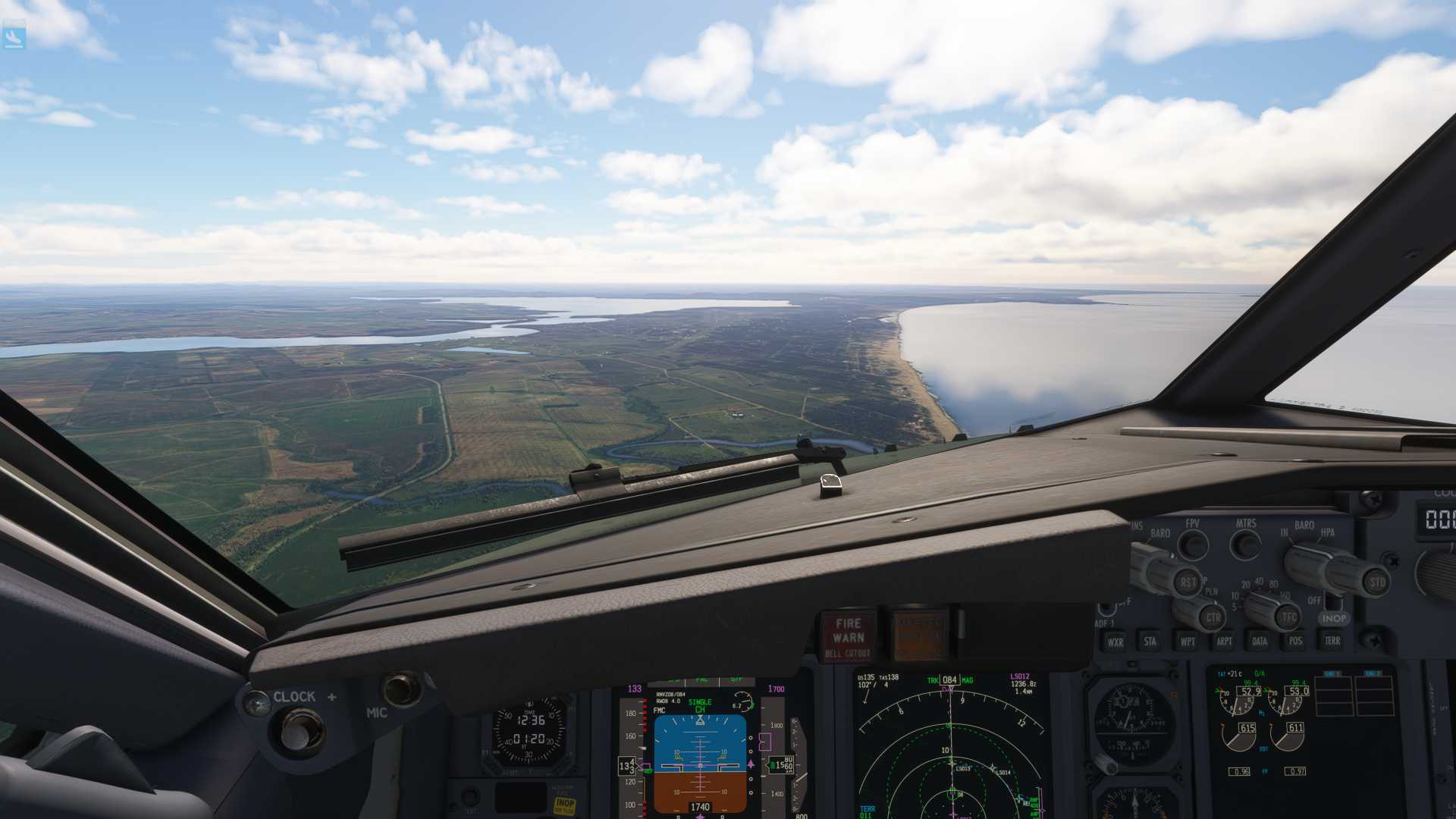
Task: Push the MTRS meters button
Action: coord(1245,544)
